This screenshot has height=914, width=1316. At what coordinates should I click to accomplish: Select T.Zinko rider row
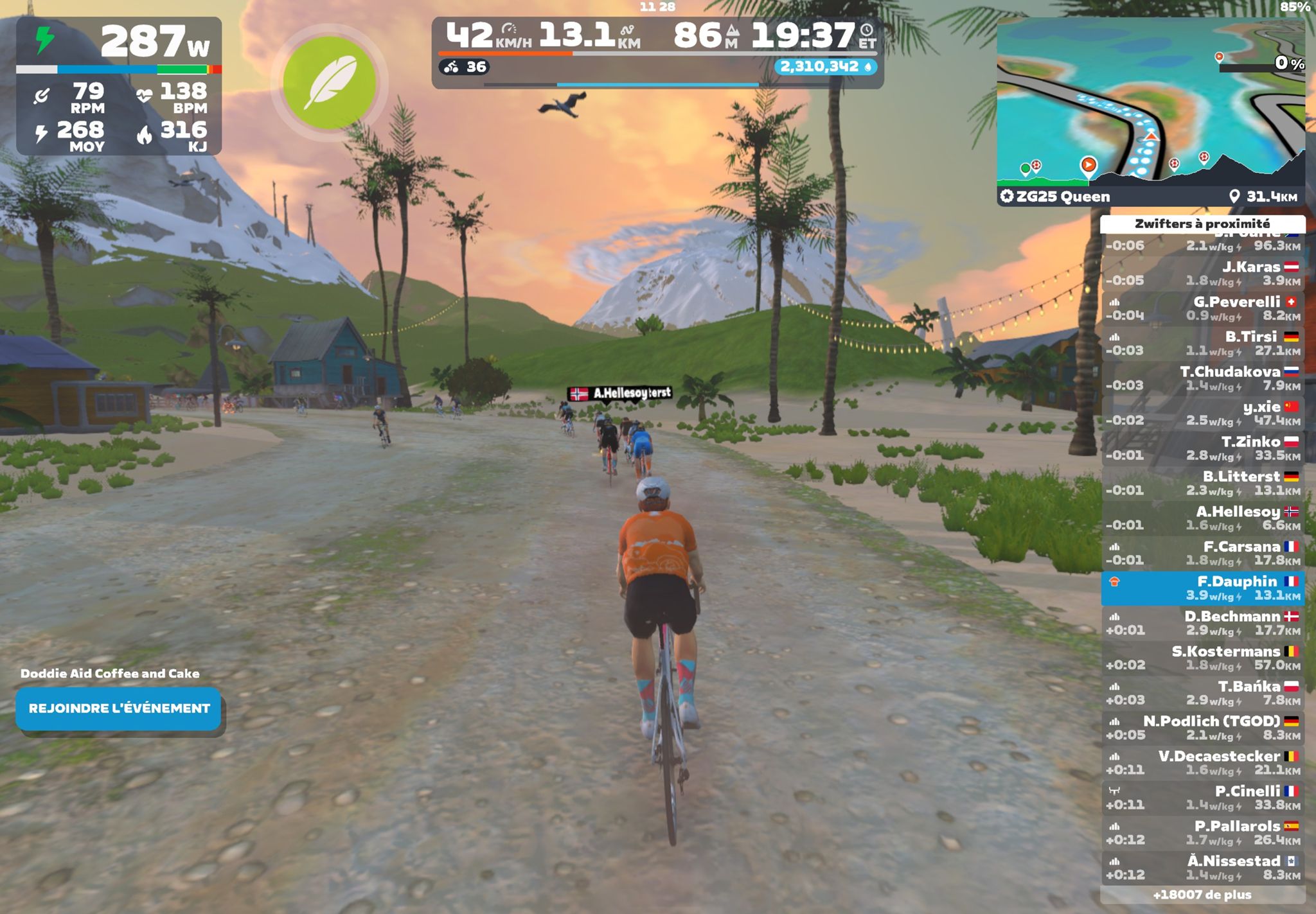coord(1202,448)
